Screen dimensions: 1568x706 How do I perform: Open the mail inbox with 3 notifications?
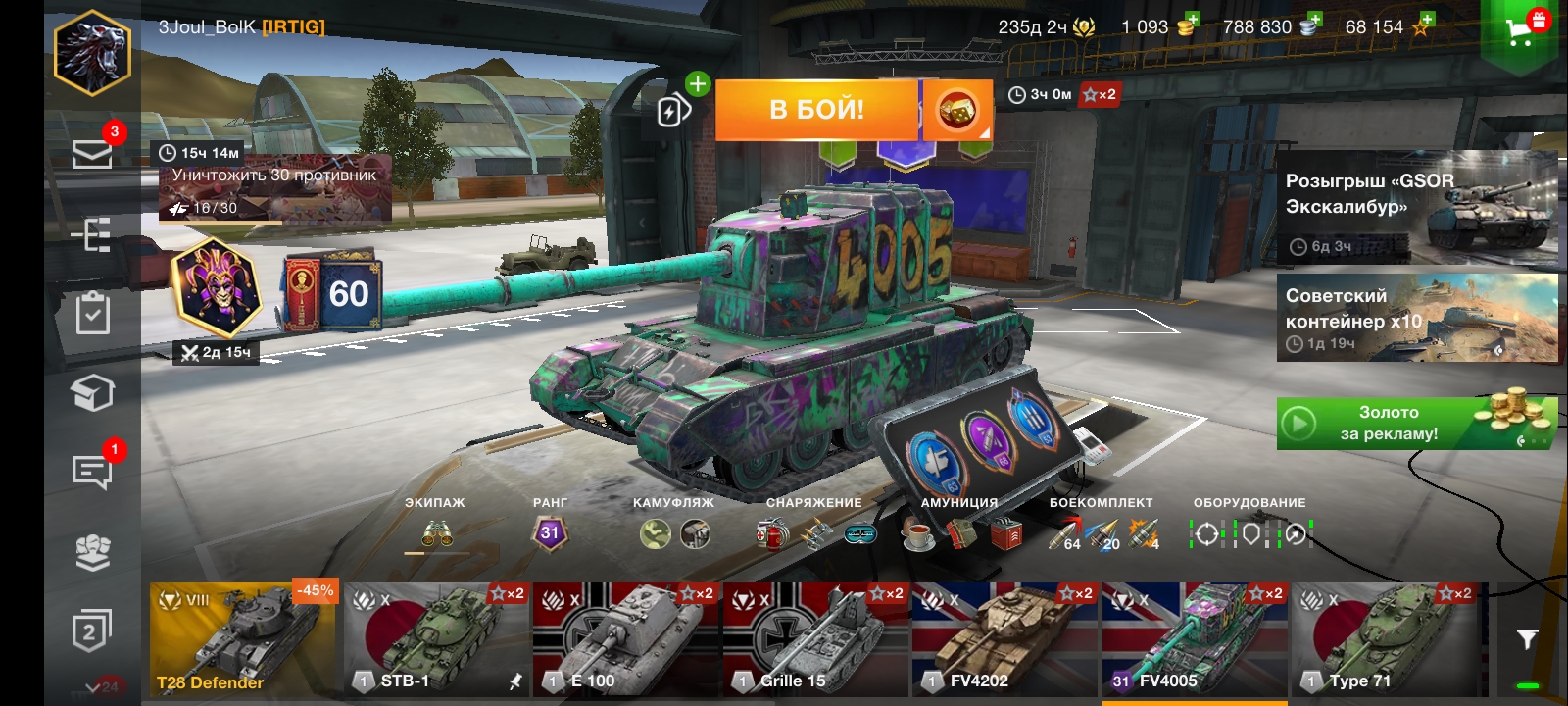pos(92,154)
